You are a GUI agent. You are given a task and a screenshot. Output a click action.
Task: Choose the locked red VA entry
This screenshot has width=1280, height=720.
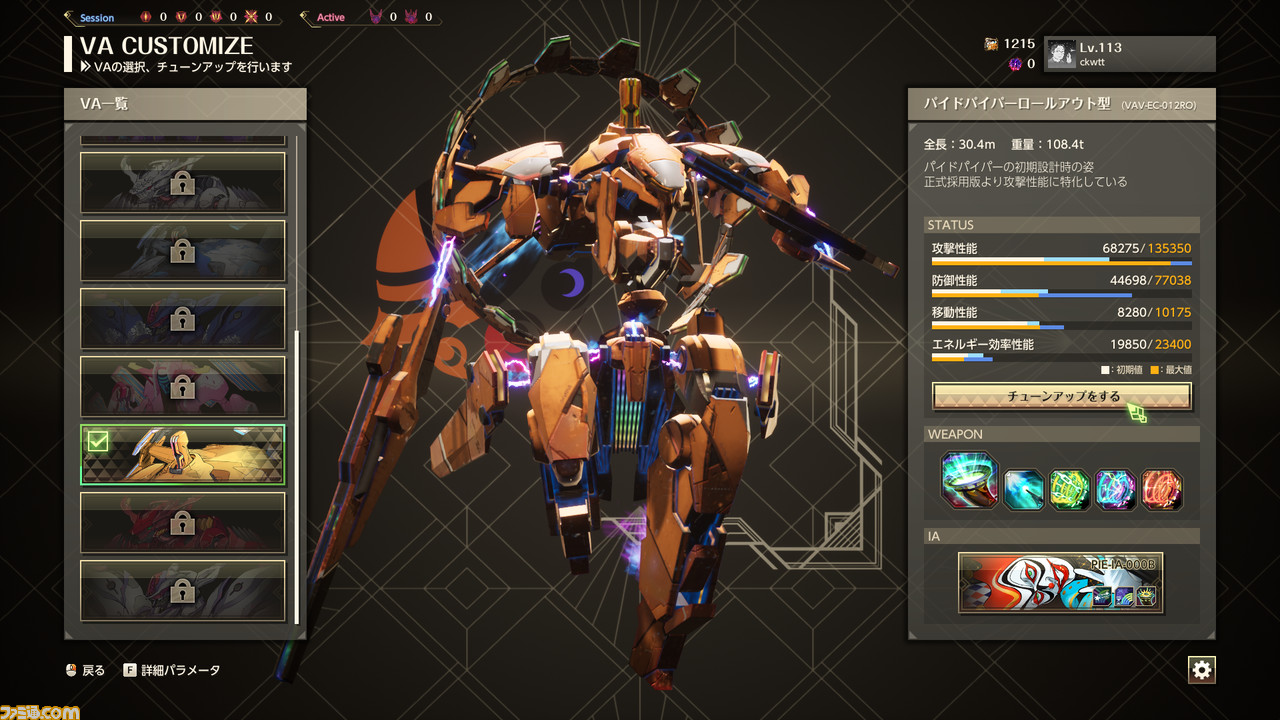click(182, 523)
